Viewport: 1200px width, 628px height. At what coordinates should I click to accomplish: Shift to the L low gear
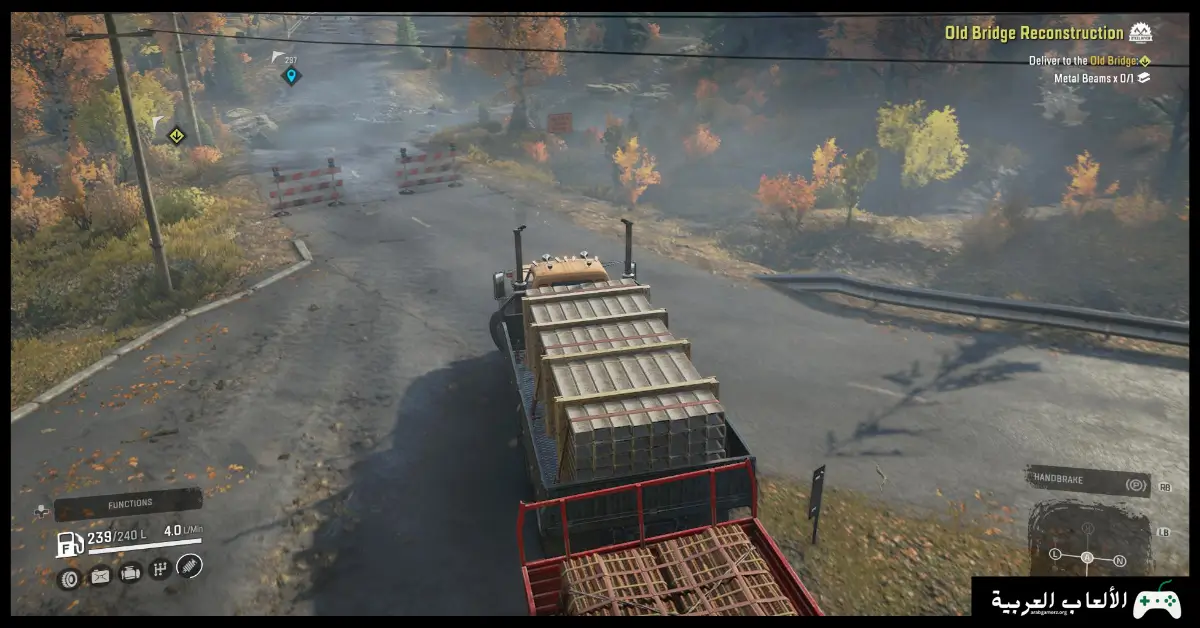coord(1056,553)
